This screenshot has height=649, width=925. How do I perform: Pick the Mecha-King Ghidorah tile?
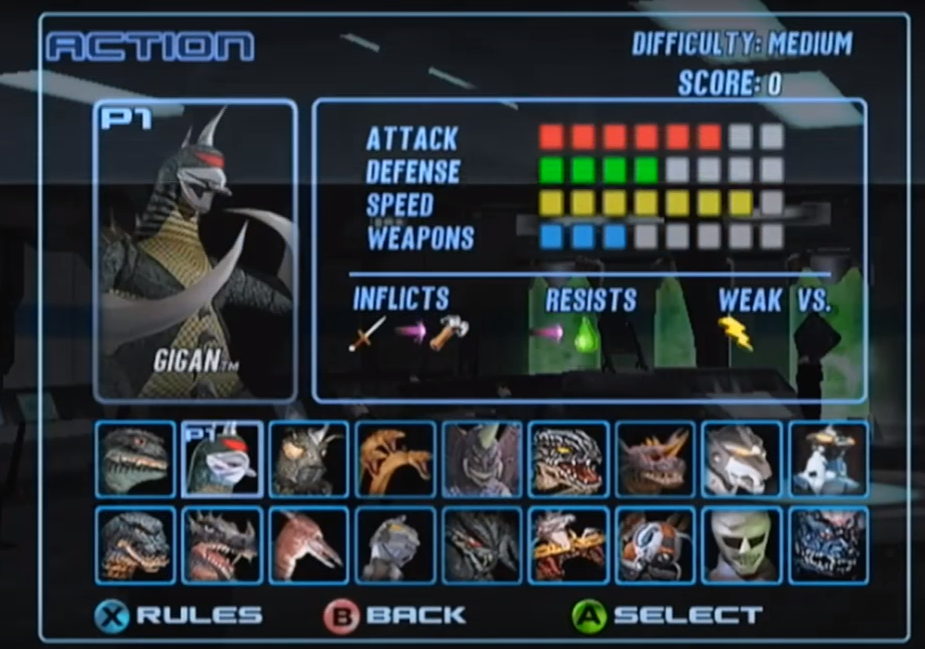(568, 545)
